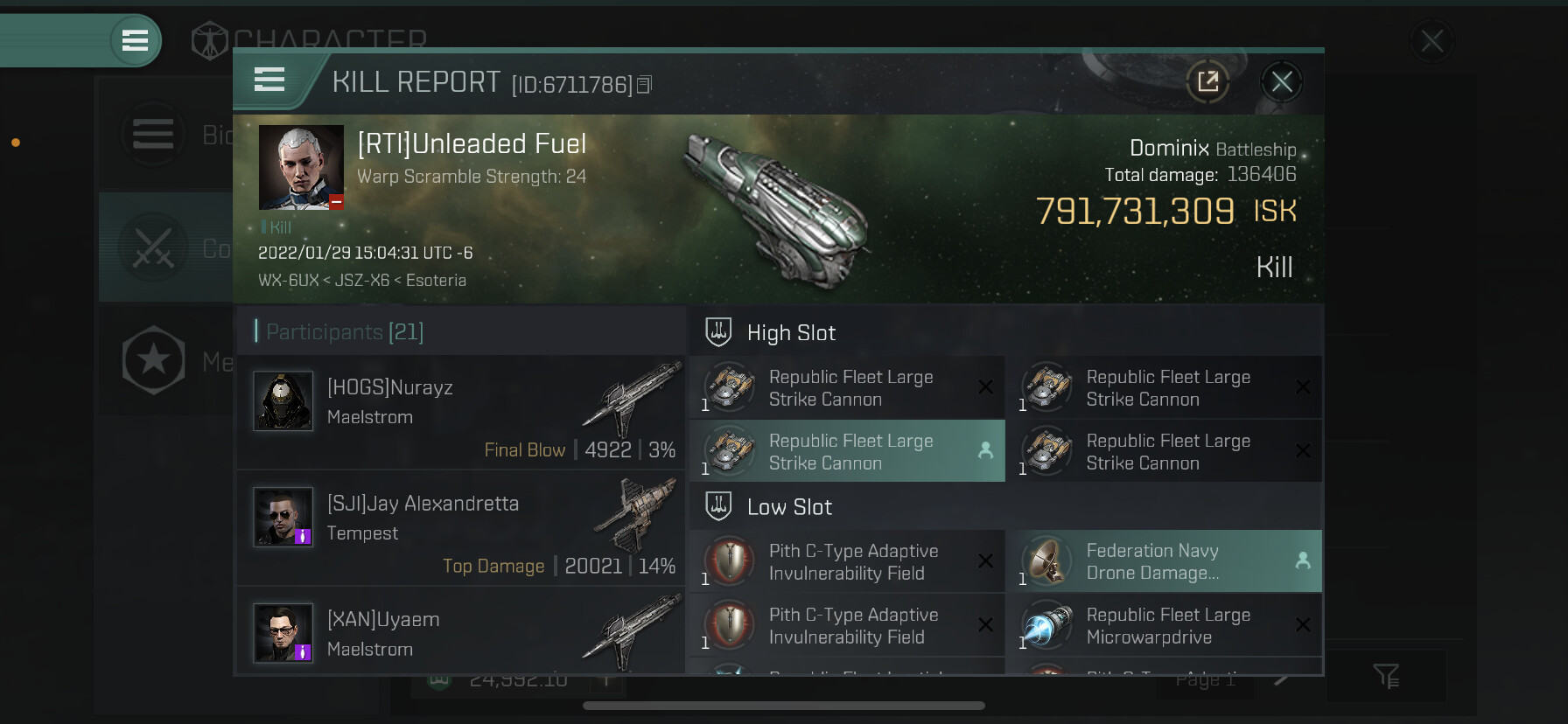This screenshot has height=724, width=1568.
Task: Copy the kill report ID
Action: [645, 85]
